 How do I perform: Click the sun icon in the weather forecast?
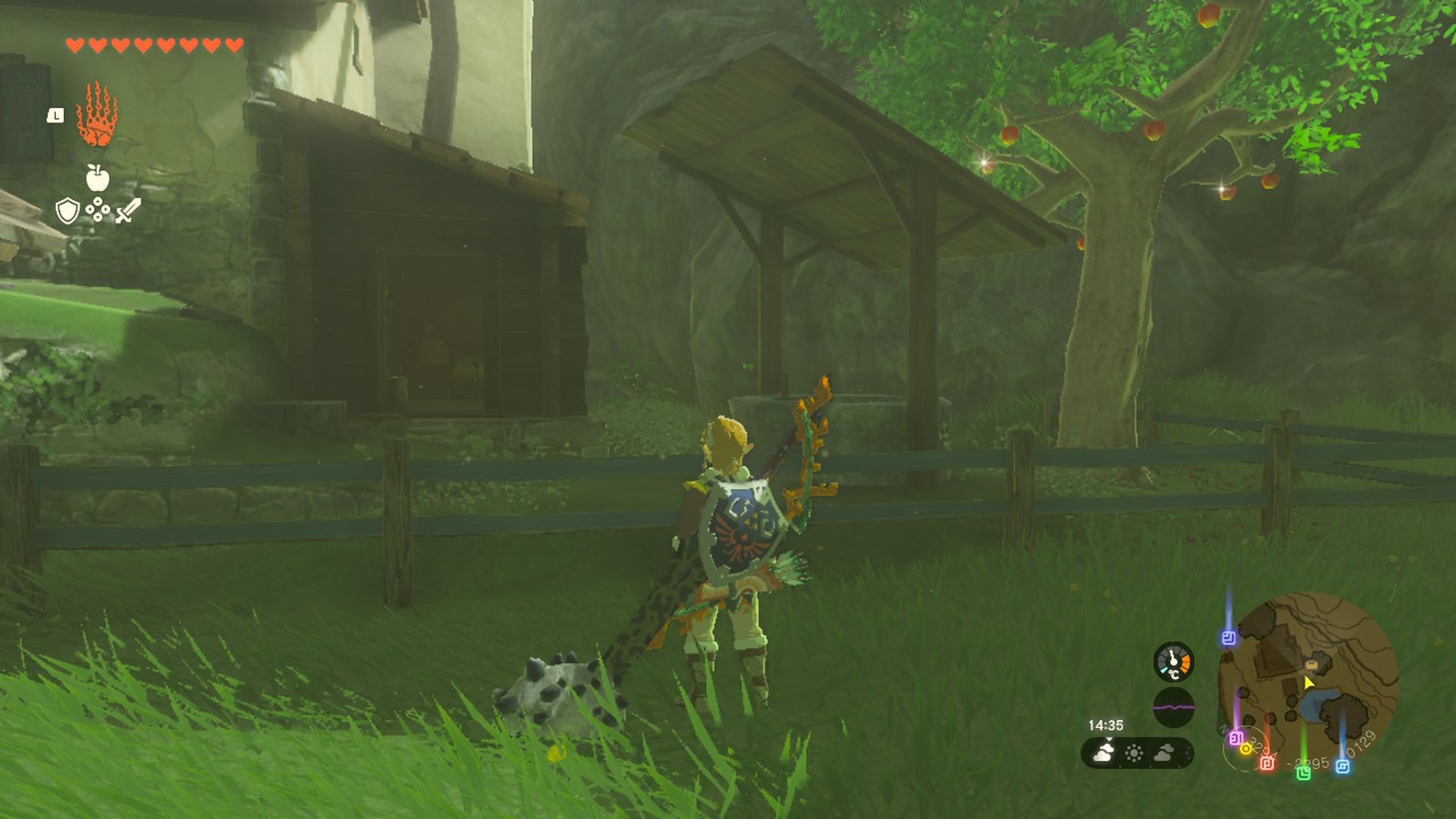point(1134,755)
